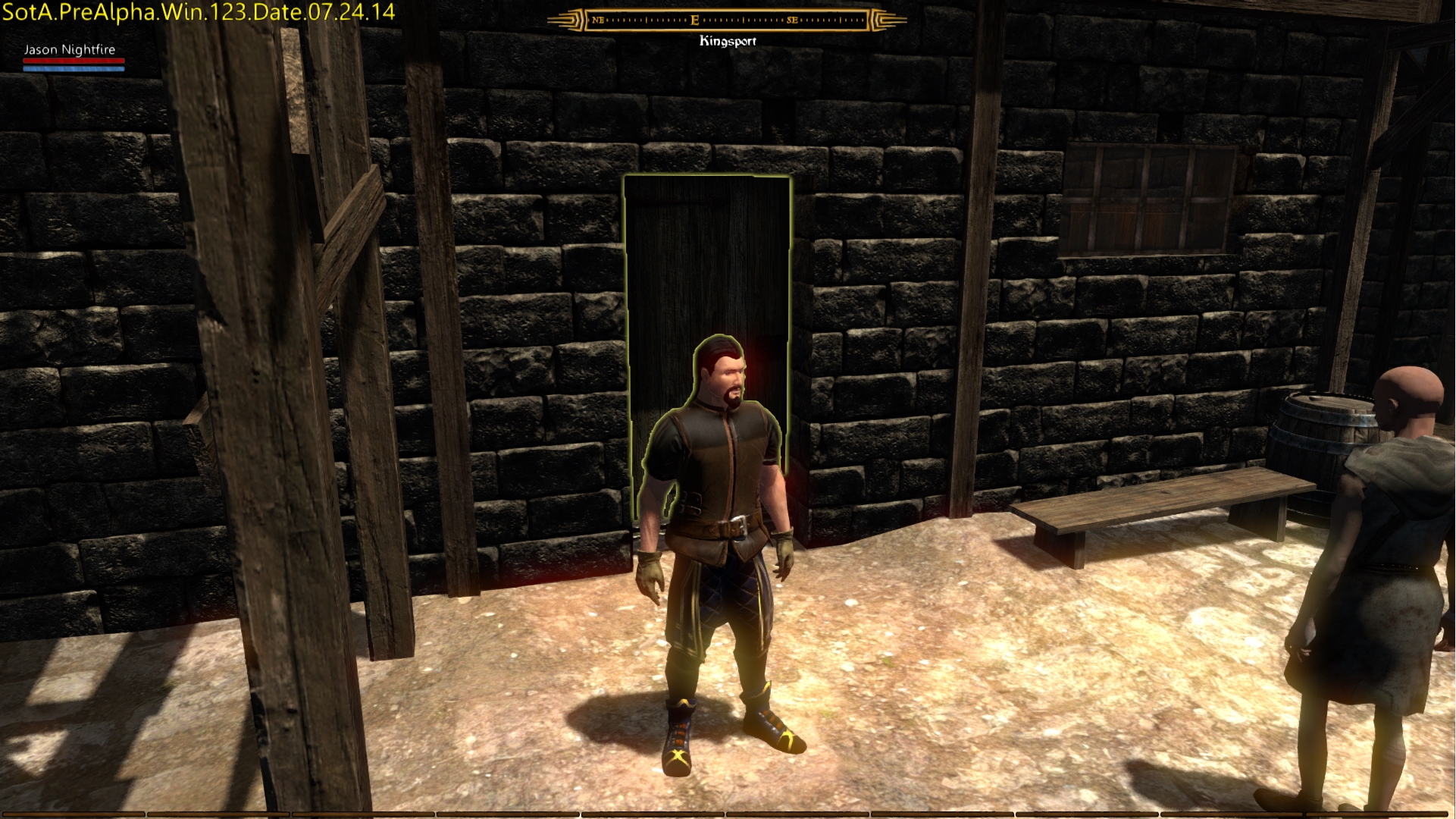
Task: Select the second hotbar slot
Action: click(220, 813)
